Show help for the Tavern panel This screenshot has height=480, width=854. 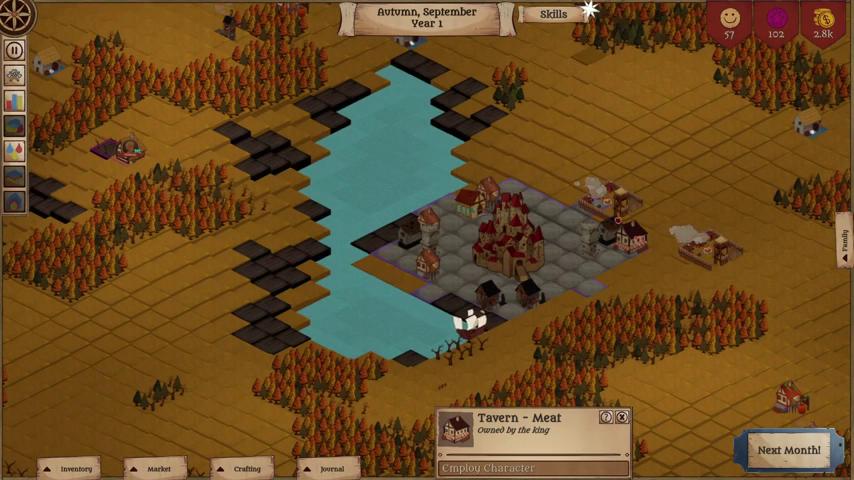pos(606,417)
